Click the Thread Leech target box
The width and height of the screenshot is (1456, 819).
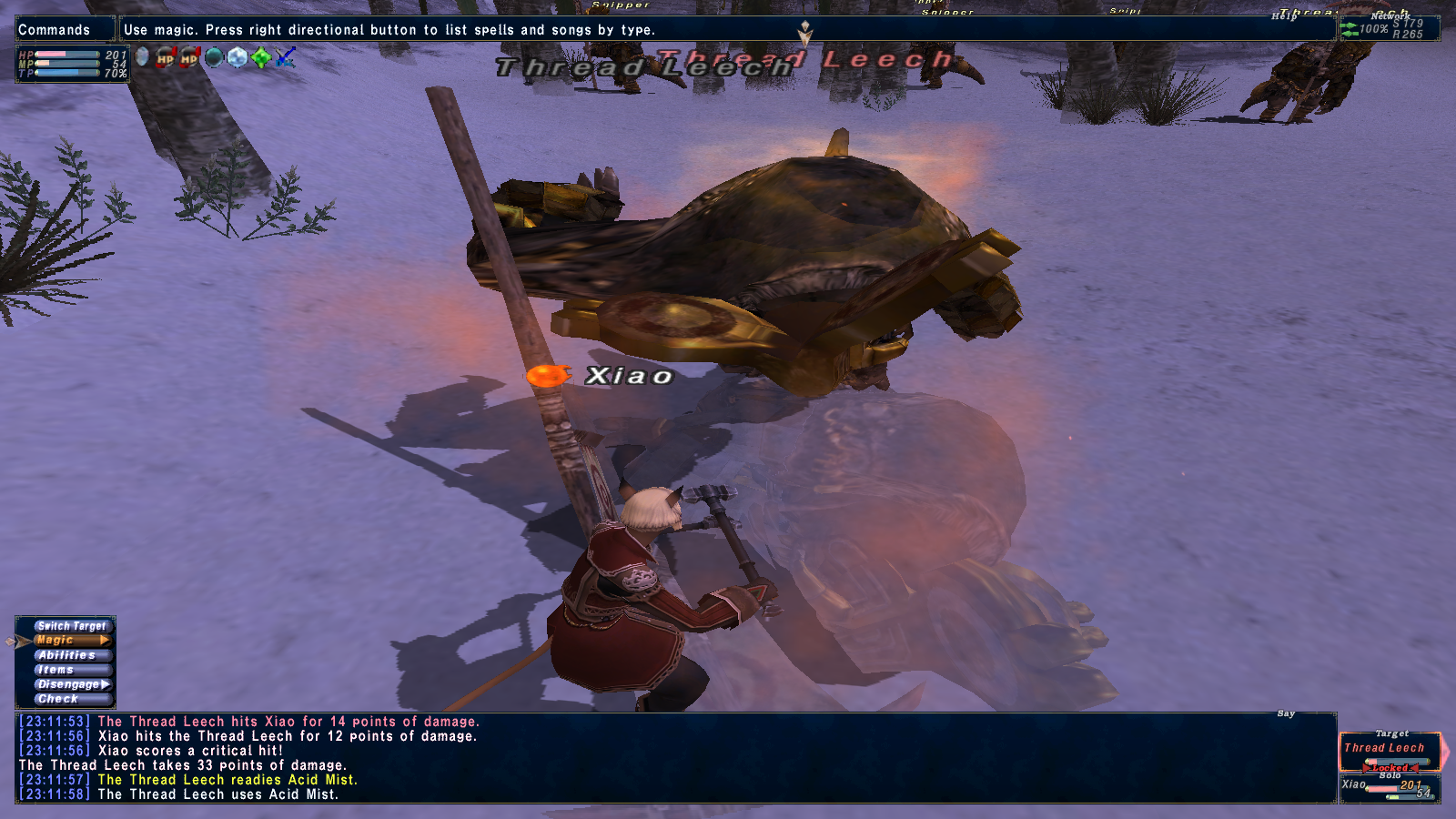click(x=1389, y=752)
